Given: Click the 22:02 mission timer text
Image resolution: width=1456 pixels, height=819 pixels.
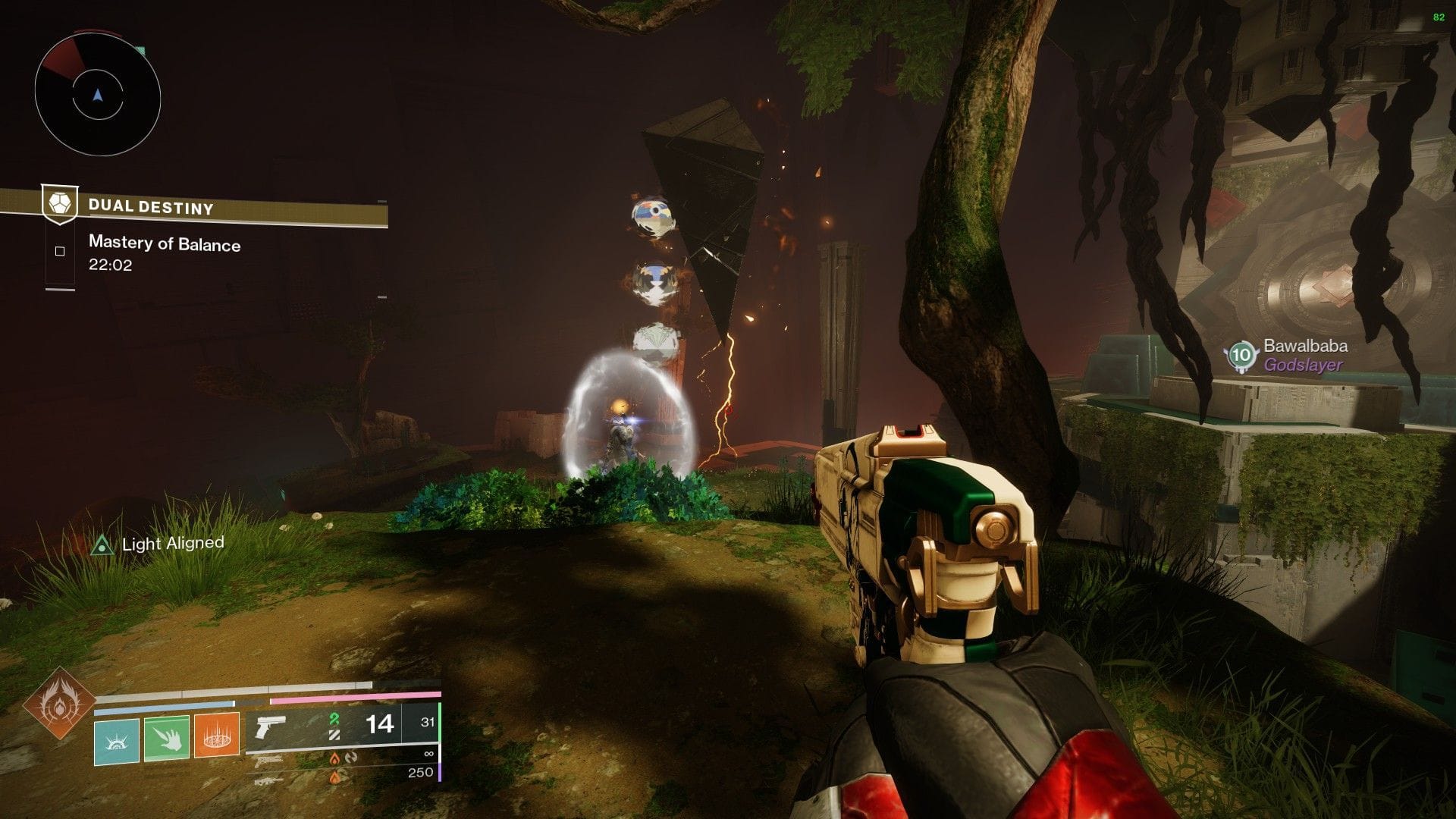Looking at the screenshot, I should pos(111,266).
